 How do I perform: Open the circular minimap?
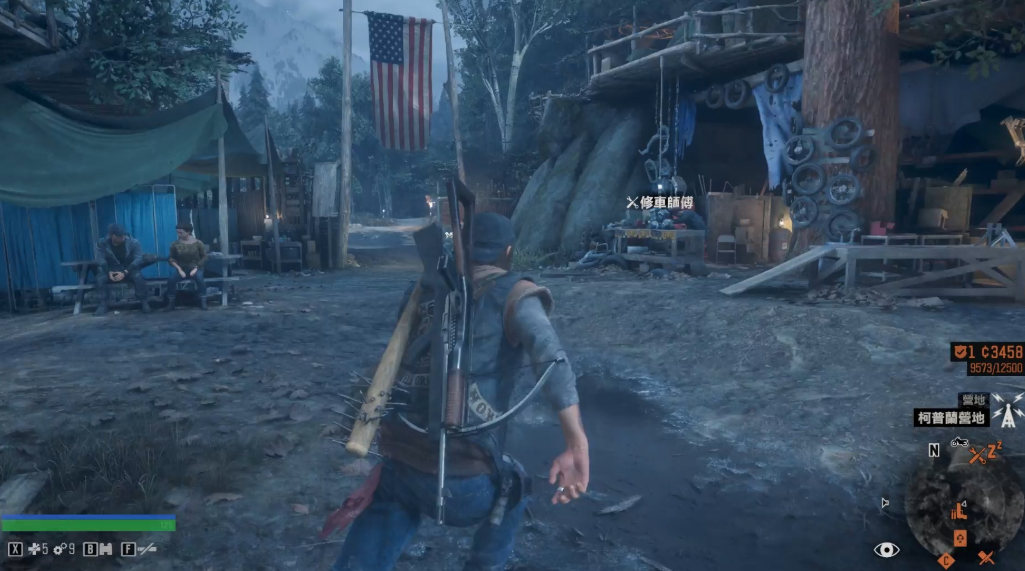[963, 503]
